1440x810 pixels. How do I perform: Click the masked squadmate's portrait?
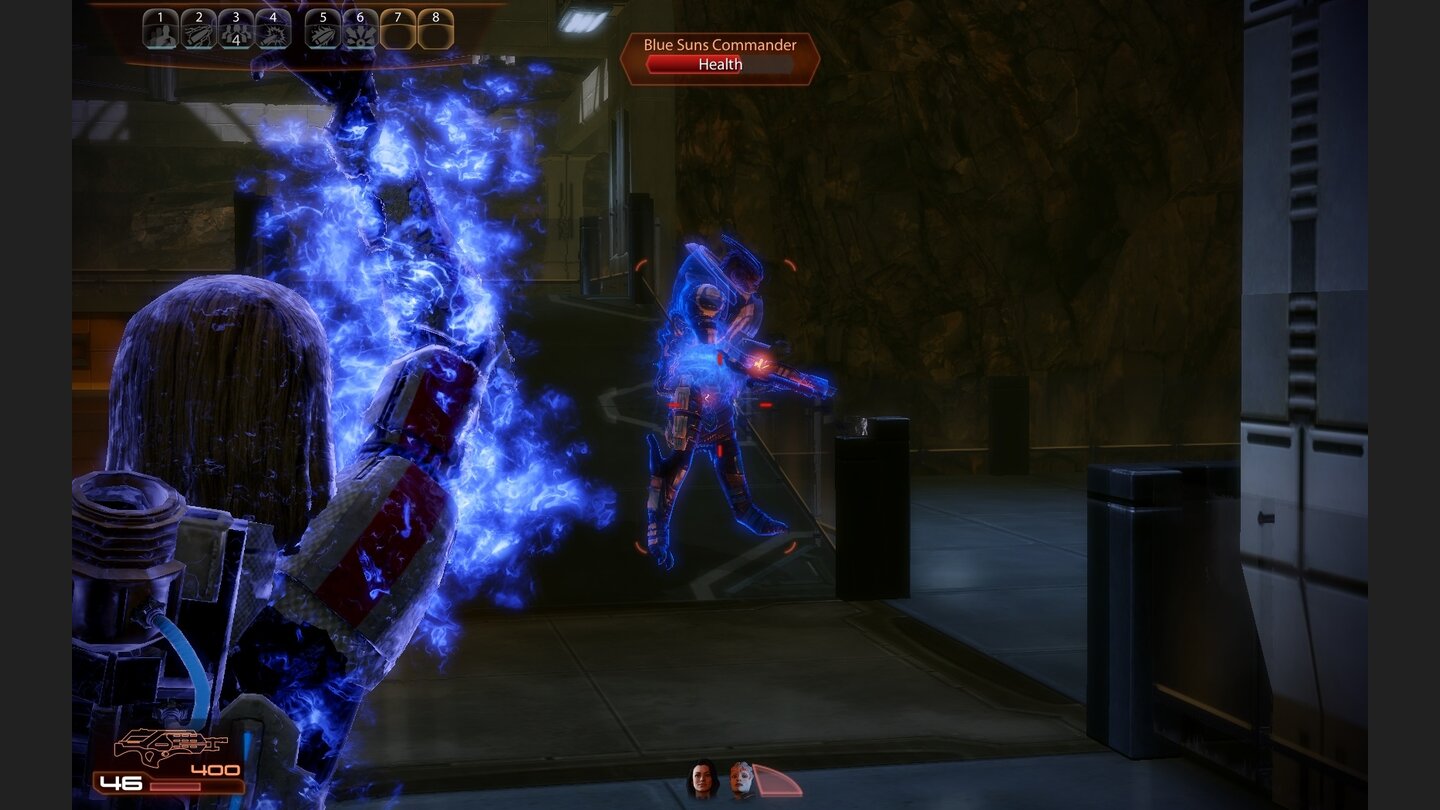741,778
